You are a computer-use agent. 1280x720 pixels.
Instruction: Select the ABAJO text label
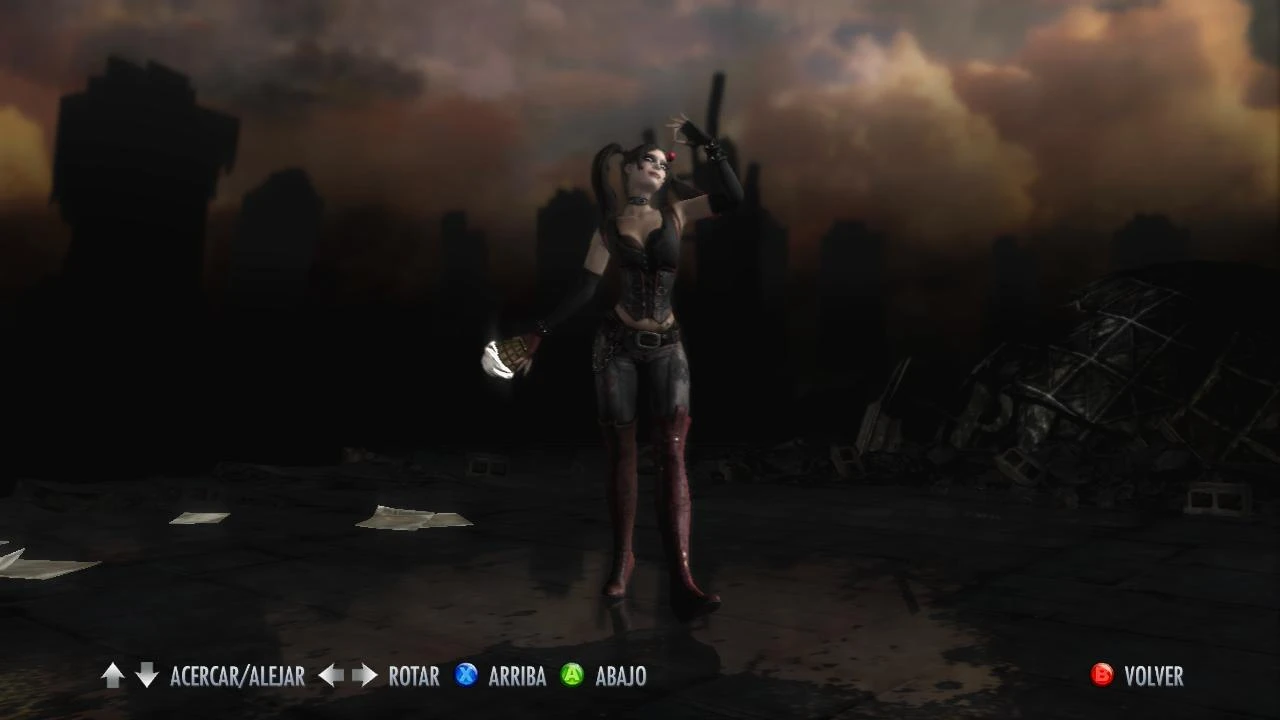pyautogui.click(x=620, y=676)
